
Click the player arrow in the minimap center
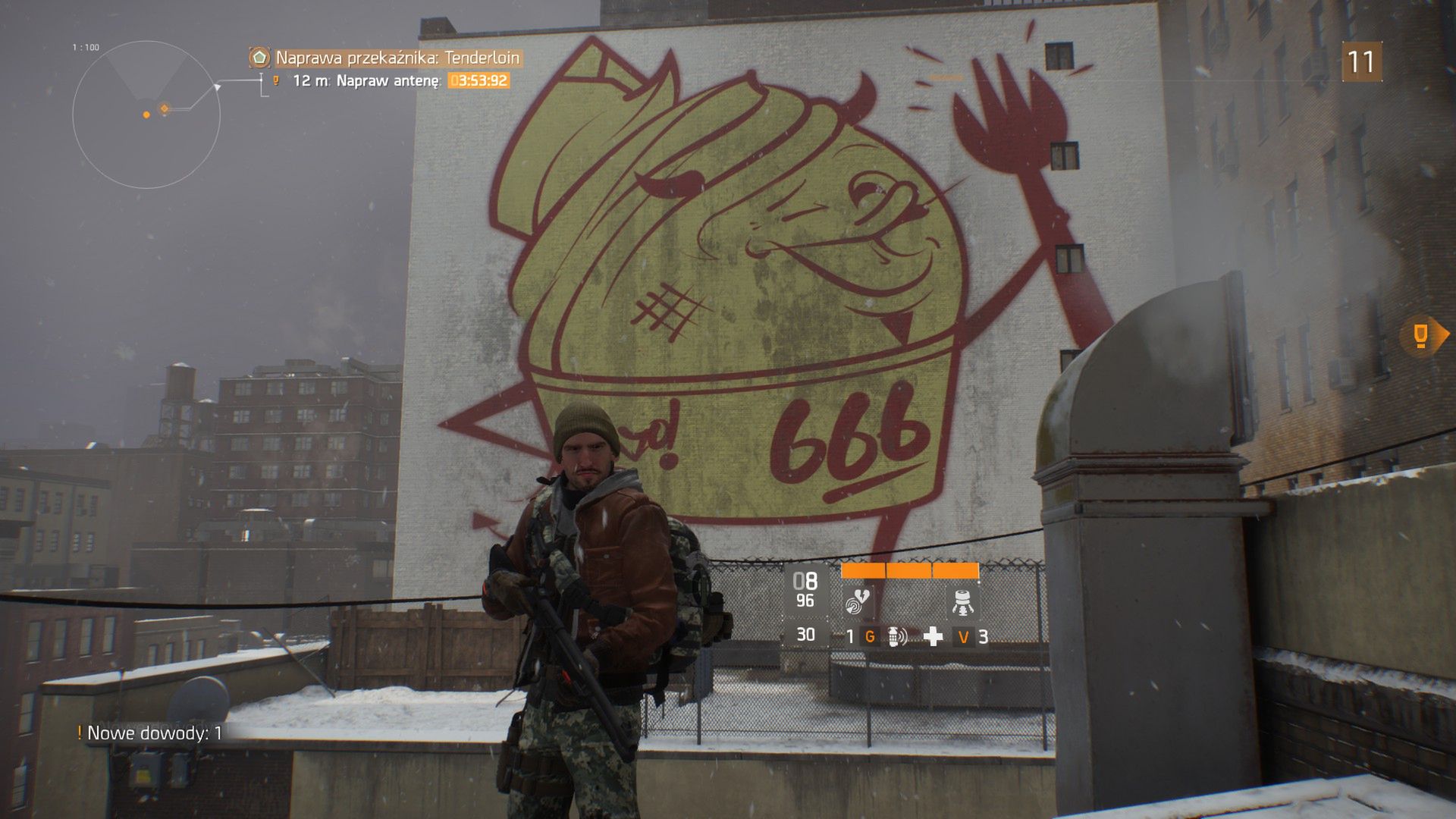(146, 100)
